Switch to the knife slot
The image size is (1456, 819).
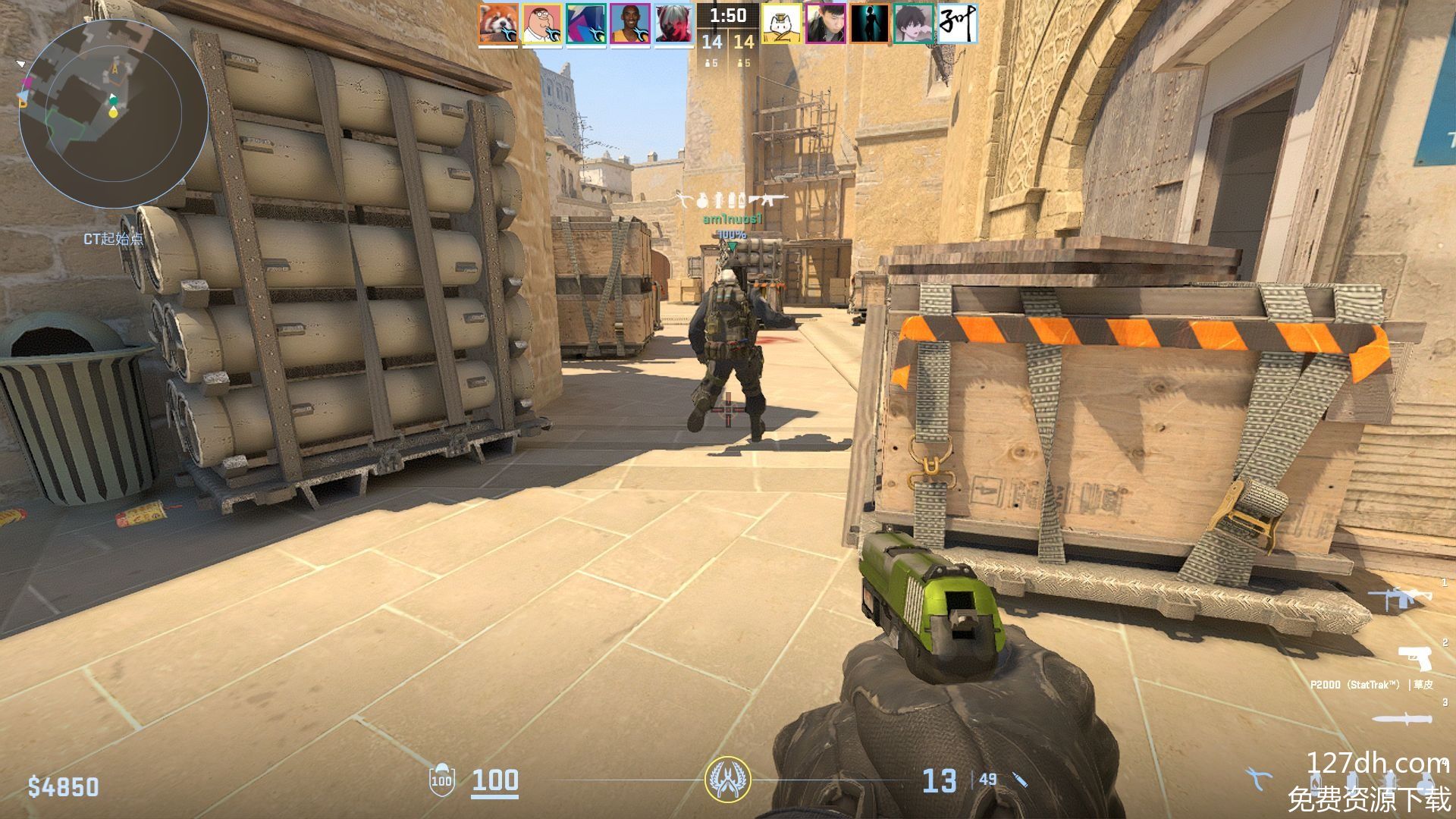coord(1403,719)
